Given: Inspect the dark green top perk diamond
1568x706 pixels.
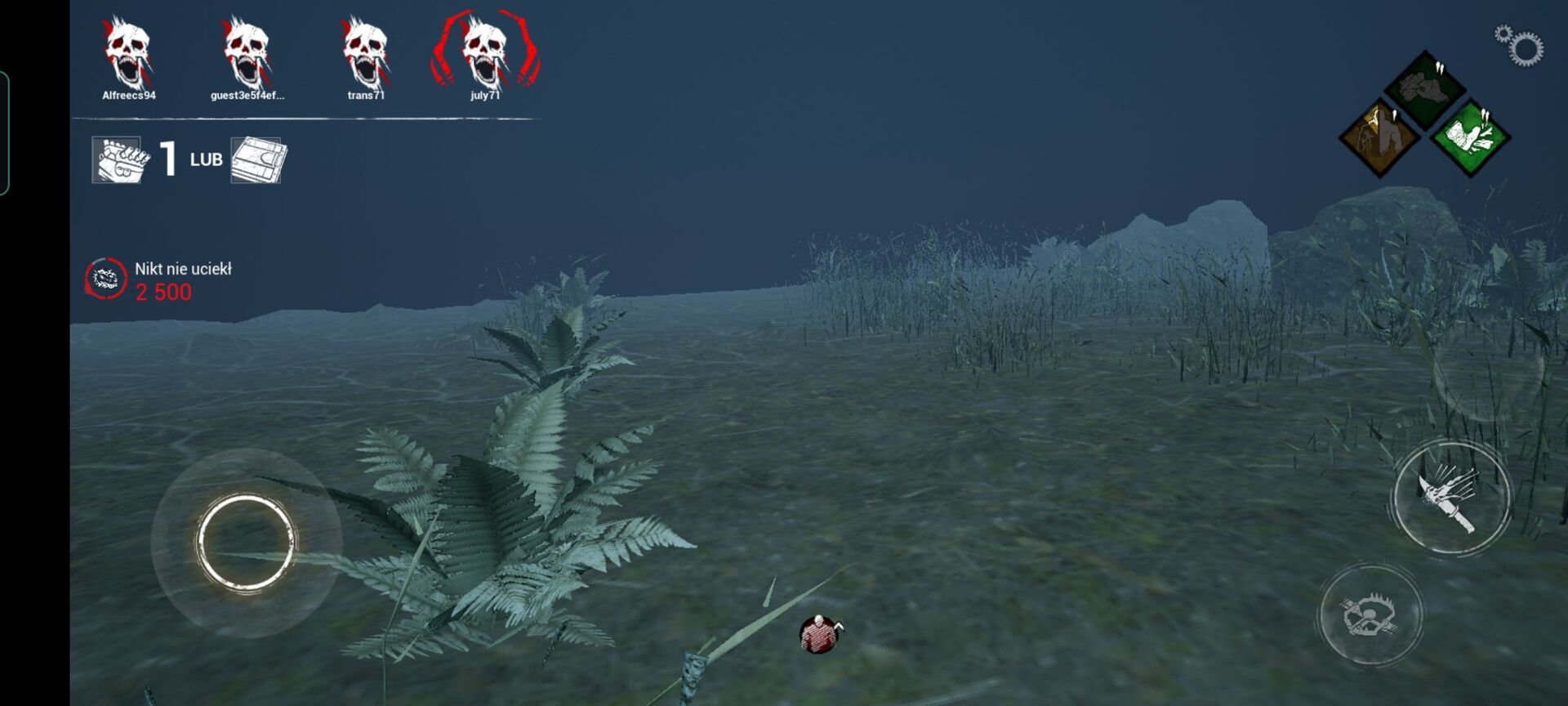Looking at the screenshot, I should coord(1425,88).
